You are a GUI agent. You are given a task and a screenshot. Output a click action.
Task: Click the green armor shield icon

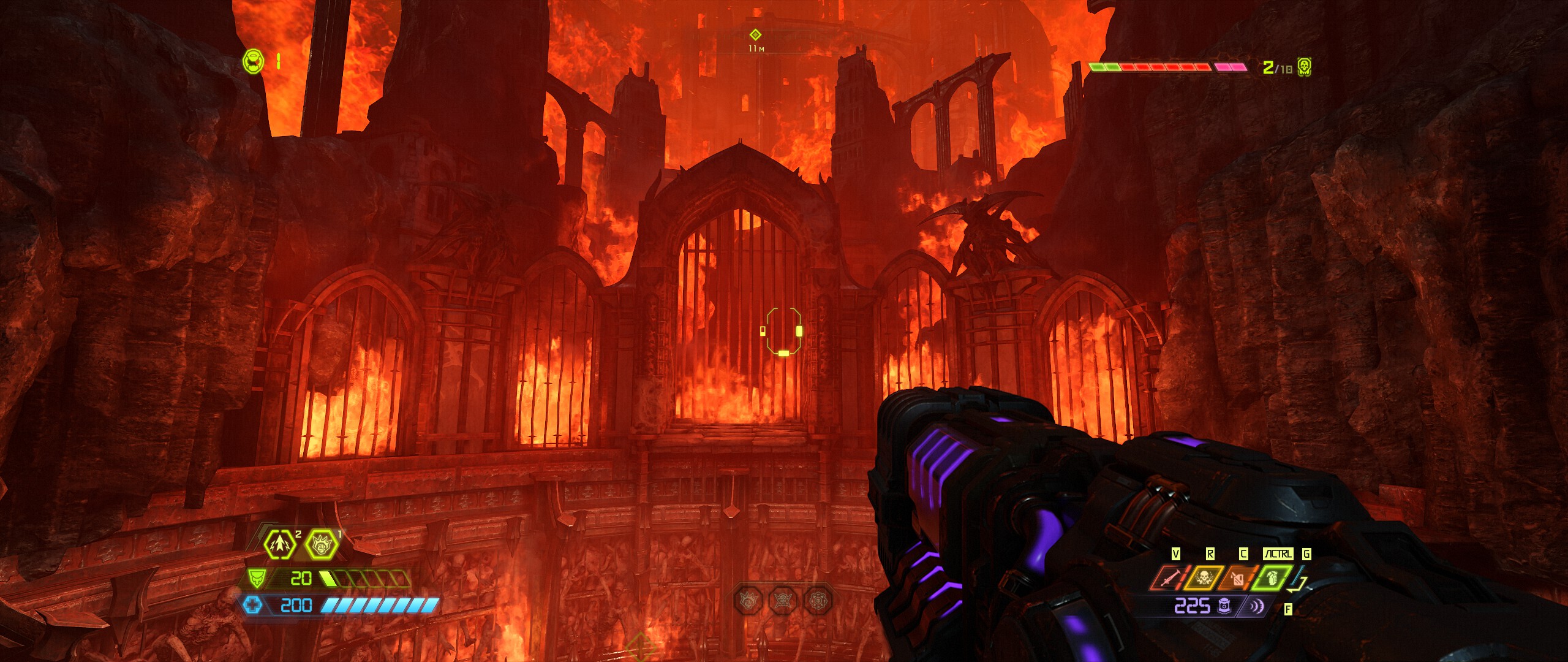tap(256, 578)
